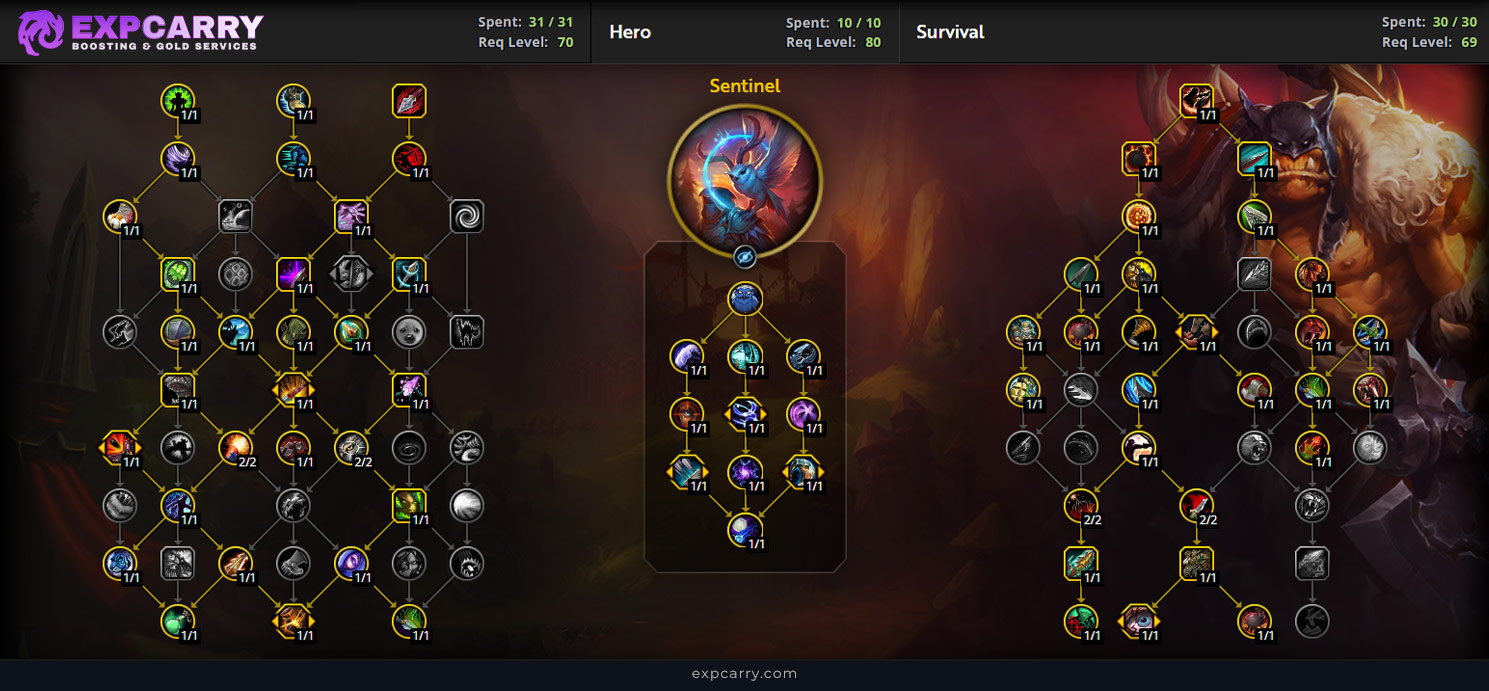
Task: Select the grey seal face talent
Action: coord(409,332)
